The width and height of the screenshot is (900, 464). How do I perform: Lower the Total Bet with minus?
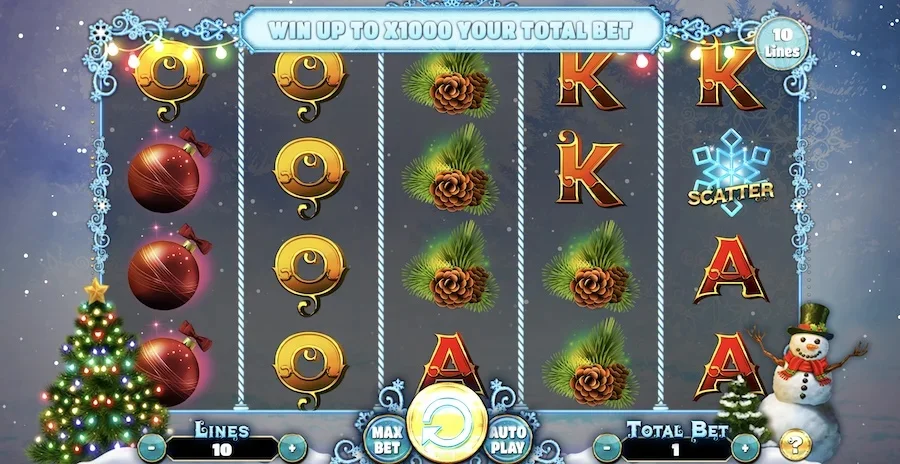[608, 446]
